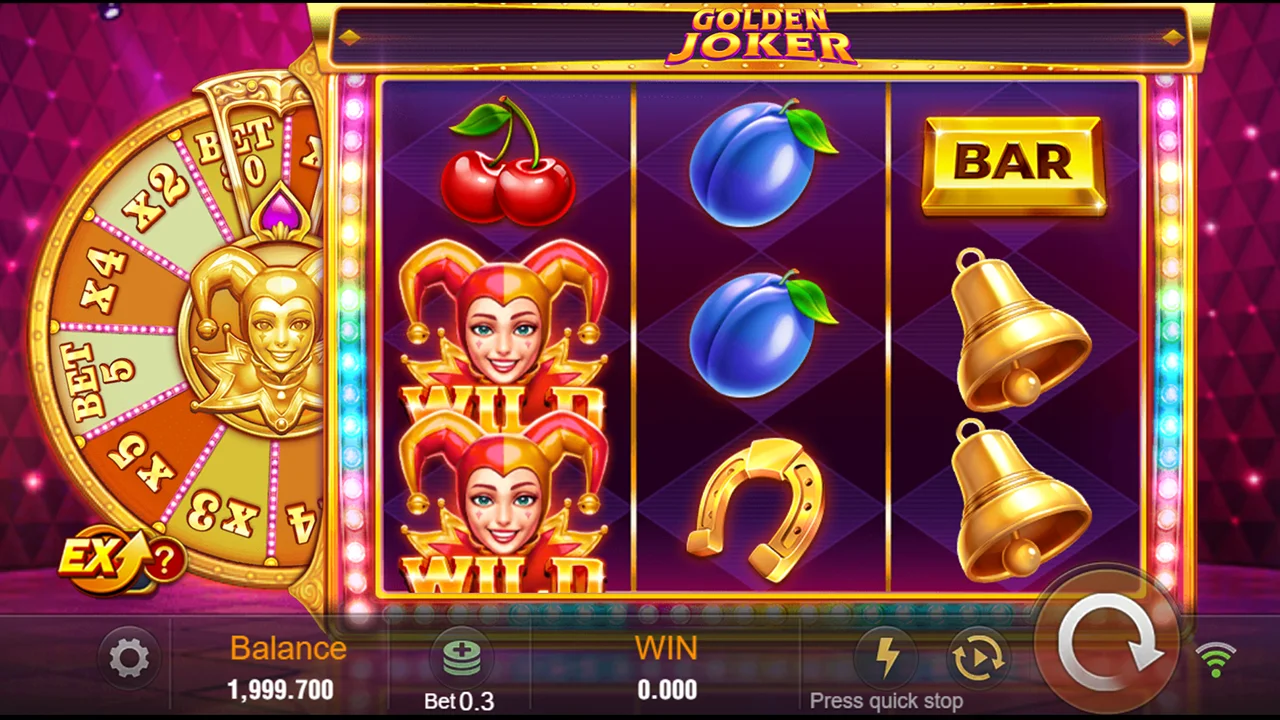Open the gear settings menu

point(129,659)
